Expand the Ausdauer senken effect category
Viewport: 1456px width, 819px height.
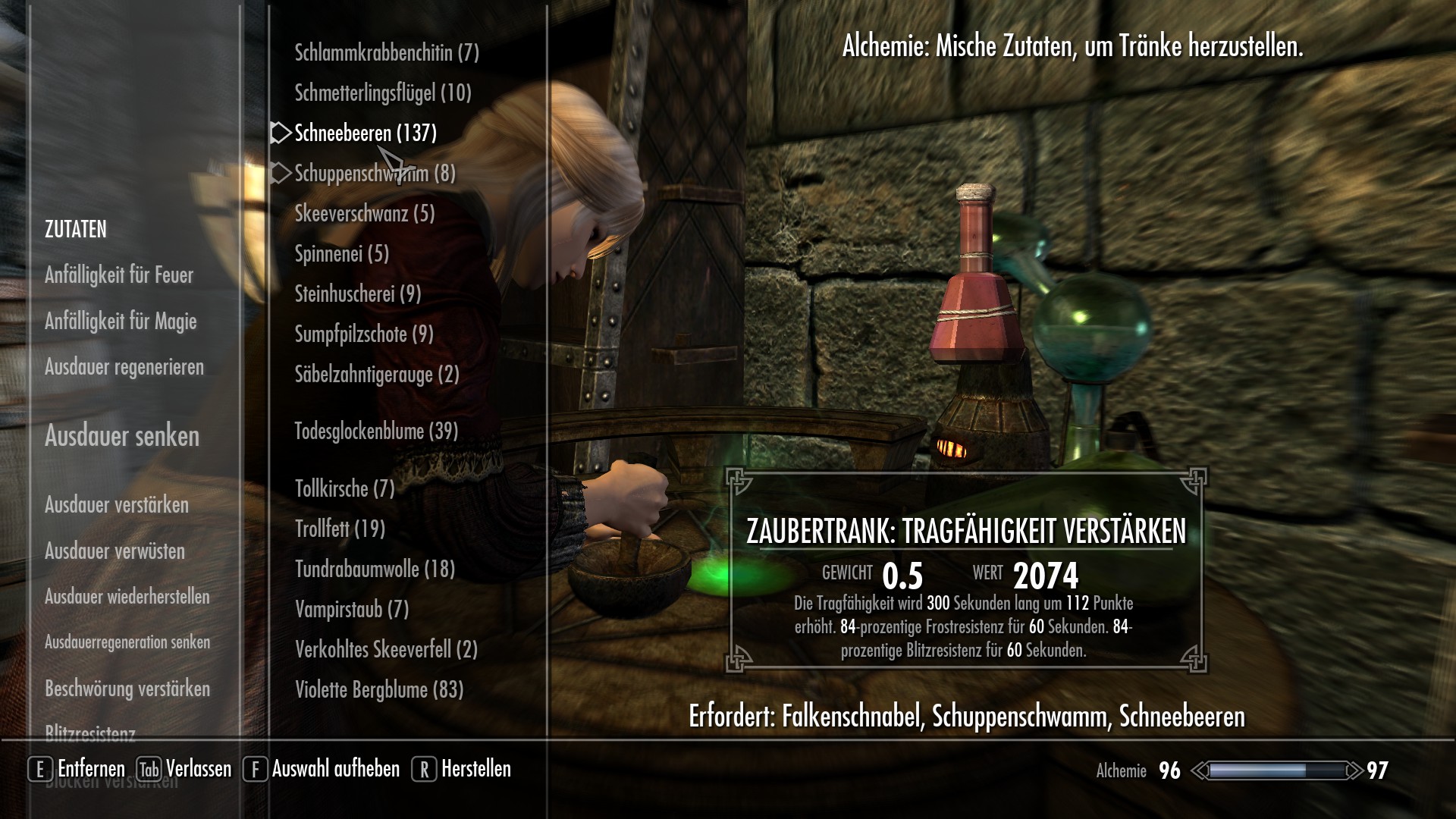coord(122,438)
